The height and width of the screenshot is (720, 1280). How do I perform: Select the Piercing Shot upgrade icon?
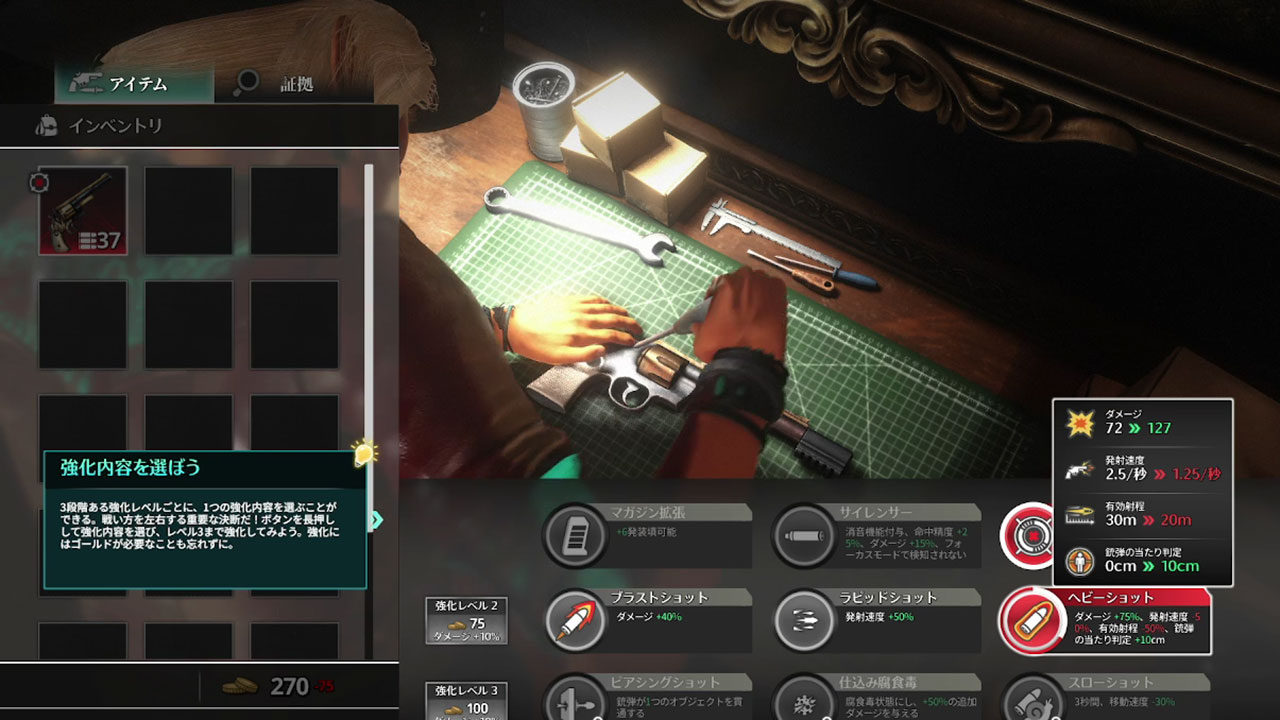coord(576,703)
